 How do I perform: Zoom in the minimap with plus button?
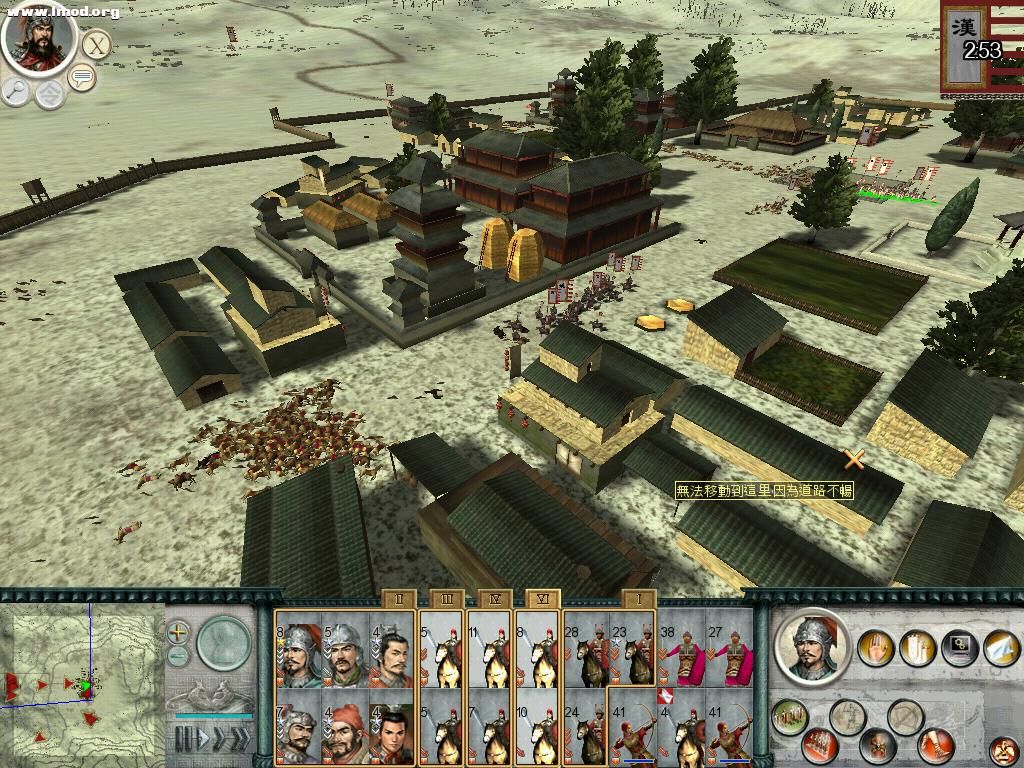click(x=178, y=632)
